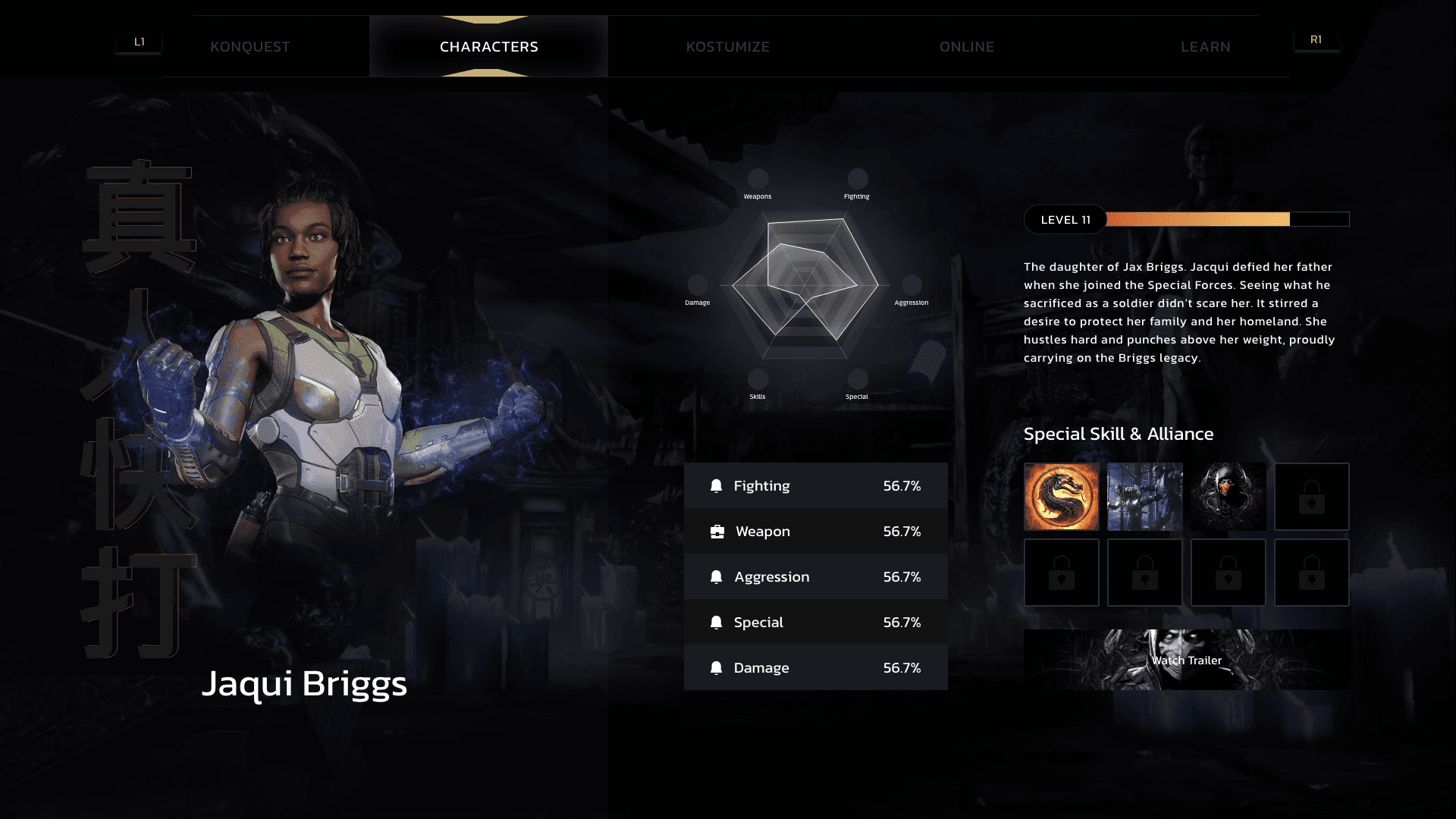Switch to the Konquest tab
1456x819 pixels.
250,47
